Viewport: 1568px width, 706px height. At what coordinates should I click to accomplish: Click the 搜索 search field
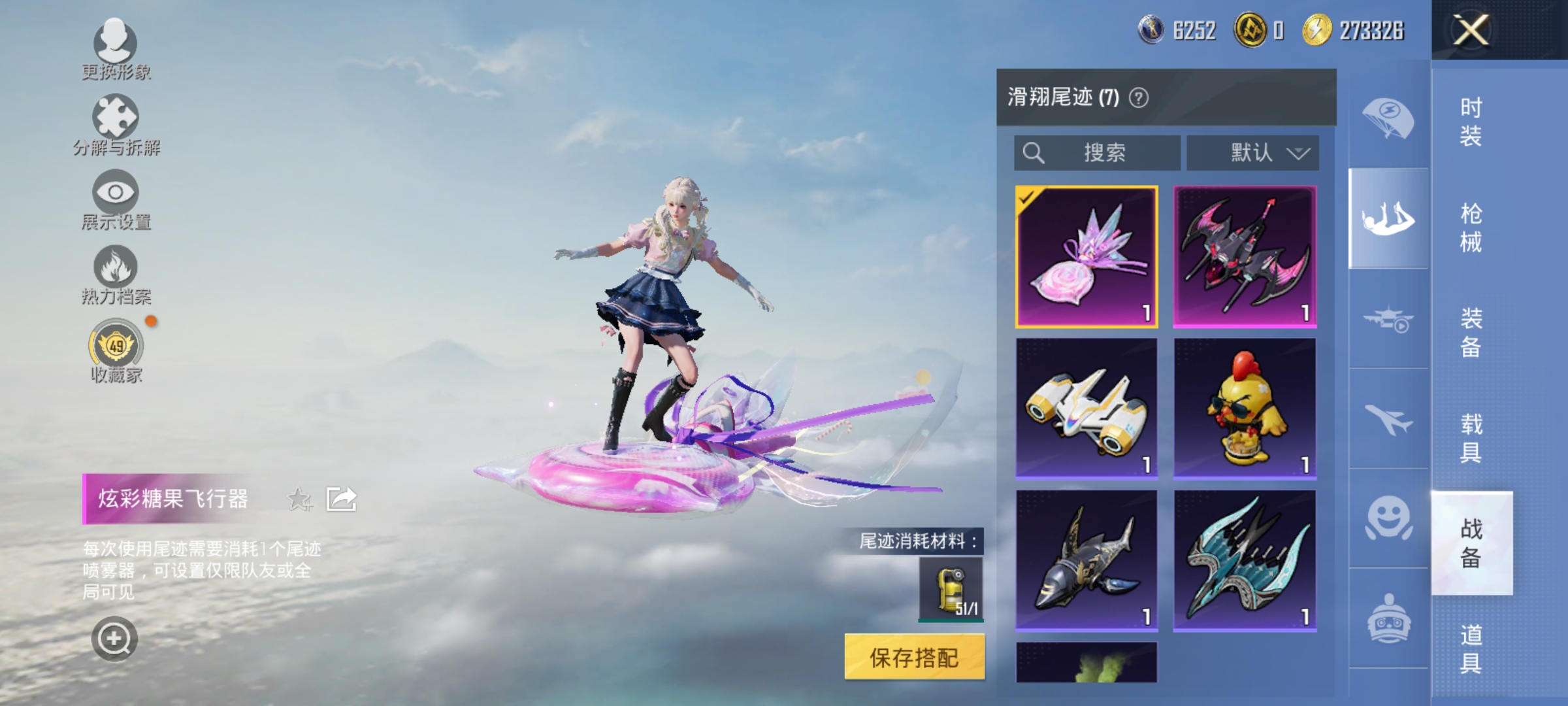pos(1095,152)
